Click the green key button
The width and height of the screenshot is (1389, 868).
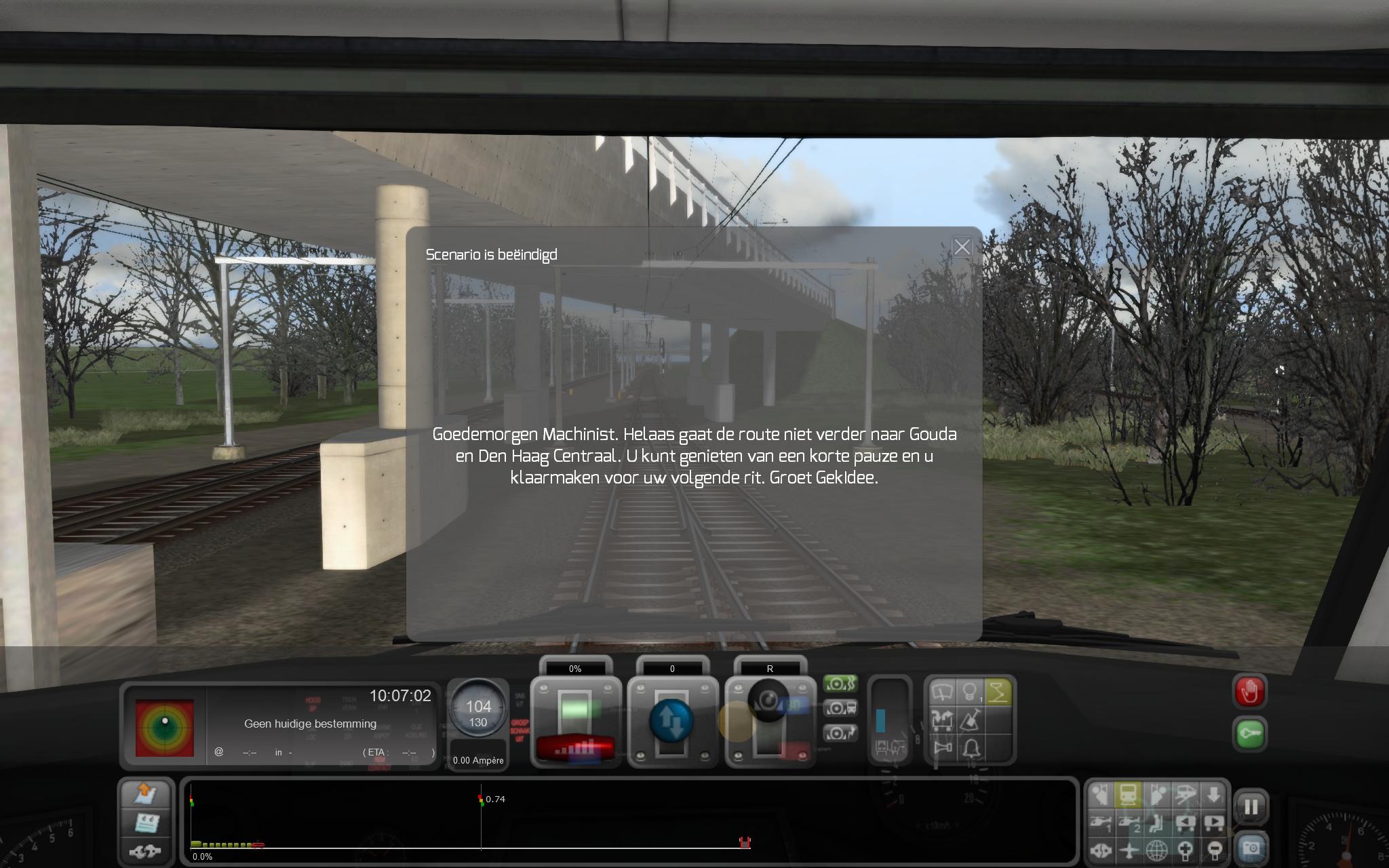(1249, 734)
